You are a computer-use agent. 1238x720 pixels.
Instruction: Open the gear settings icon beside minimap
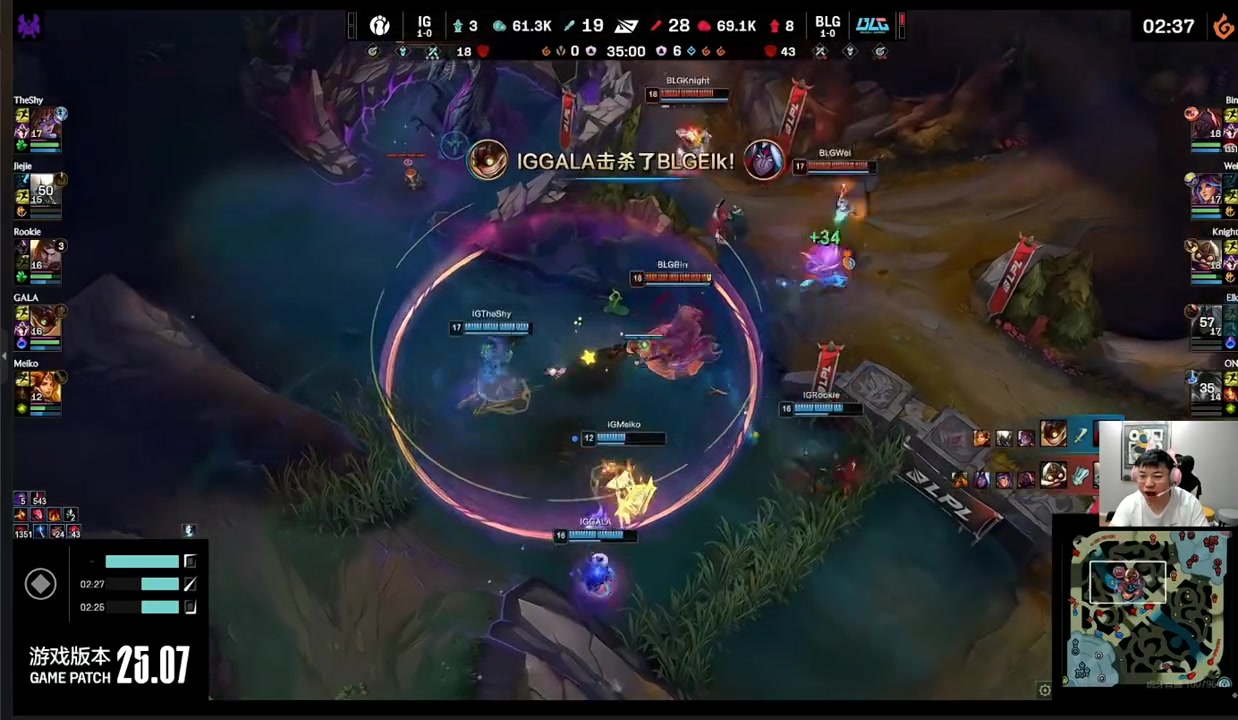(1045, 689)
